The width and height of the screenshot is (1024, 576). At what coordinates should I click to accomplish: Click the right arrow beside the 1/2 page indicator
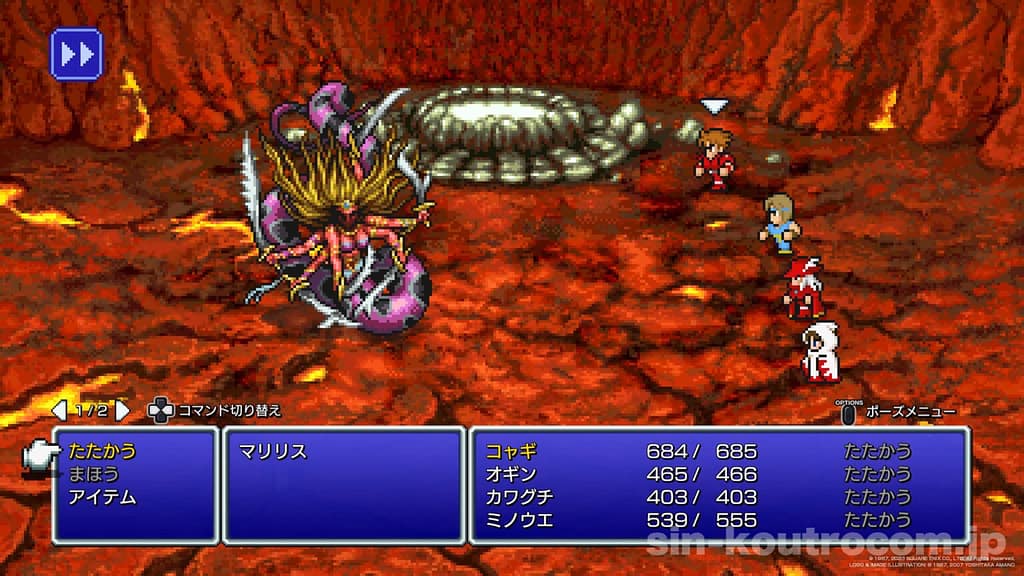[x=122, y=410]
